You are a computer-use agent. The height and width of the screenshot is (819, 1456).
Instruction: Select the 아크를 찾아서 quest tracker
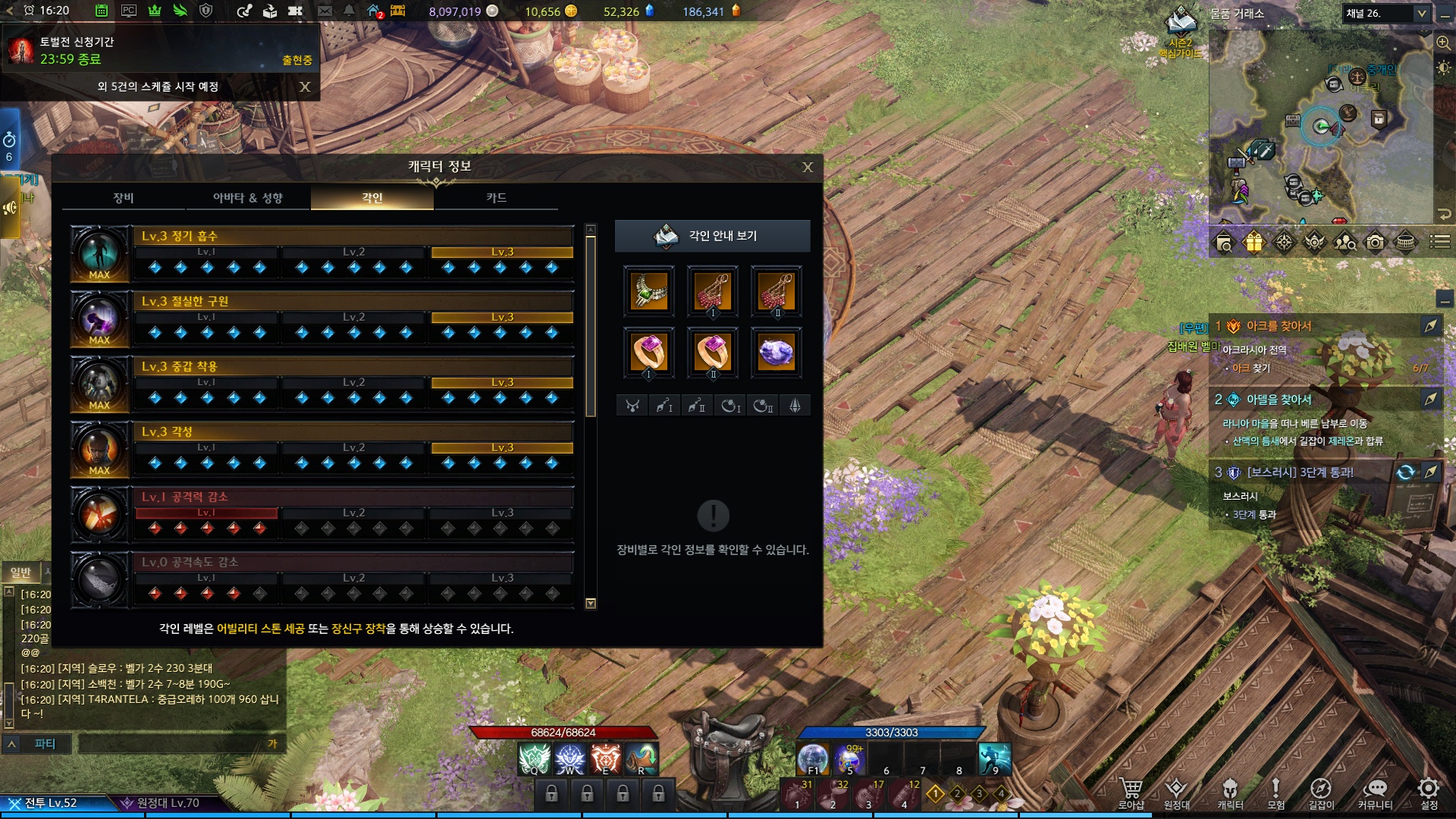[x=1279, y=326]
